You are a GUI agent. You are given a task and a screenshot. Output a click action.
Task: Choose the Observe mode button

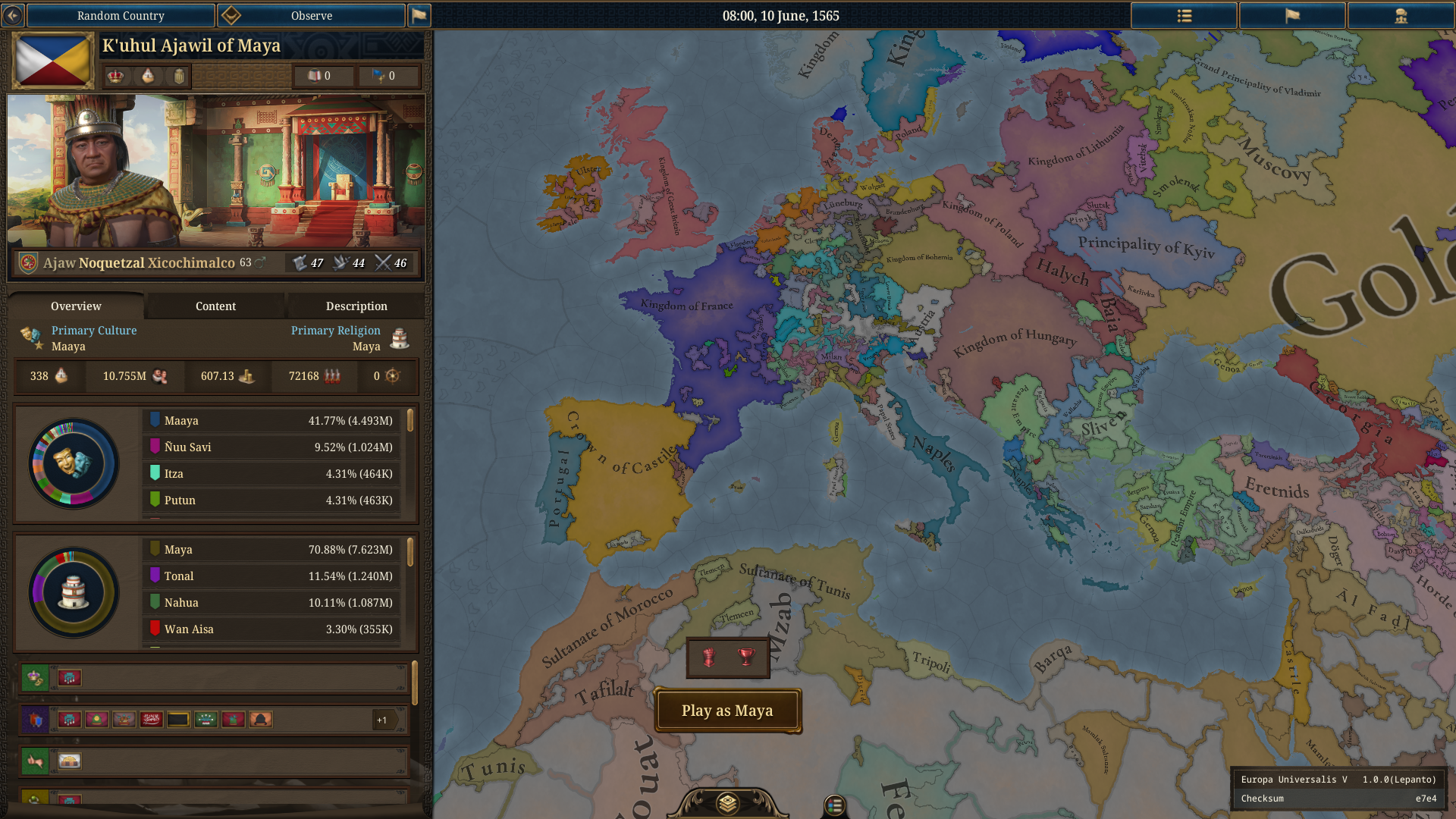pos(311,15)
